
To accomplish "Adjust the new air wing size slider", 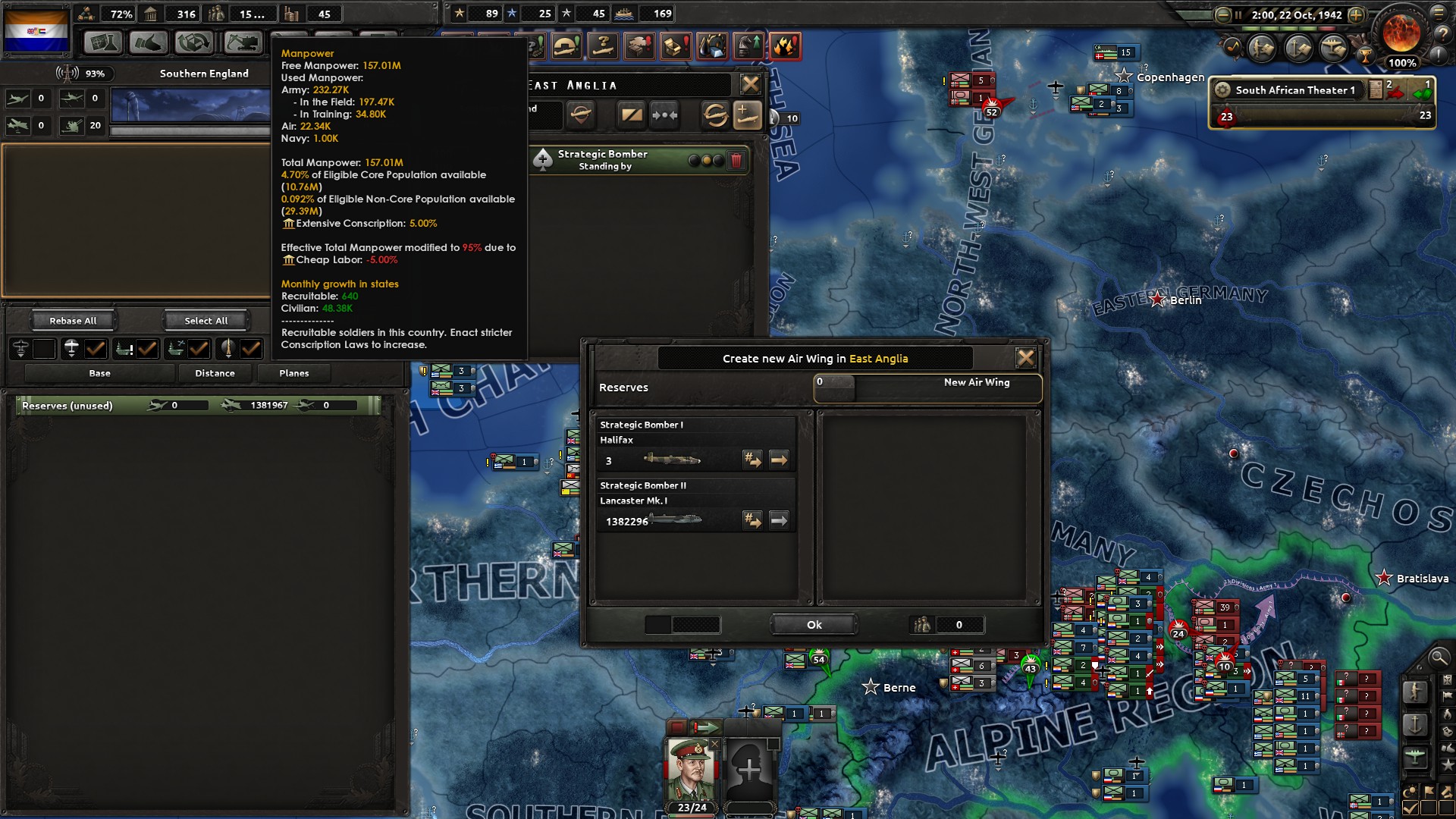I will pyautogui.click(x=834, y=387).
